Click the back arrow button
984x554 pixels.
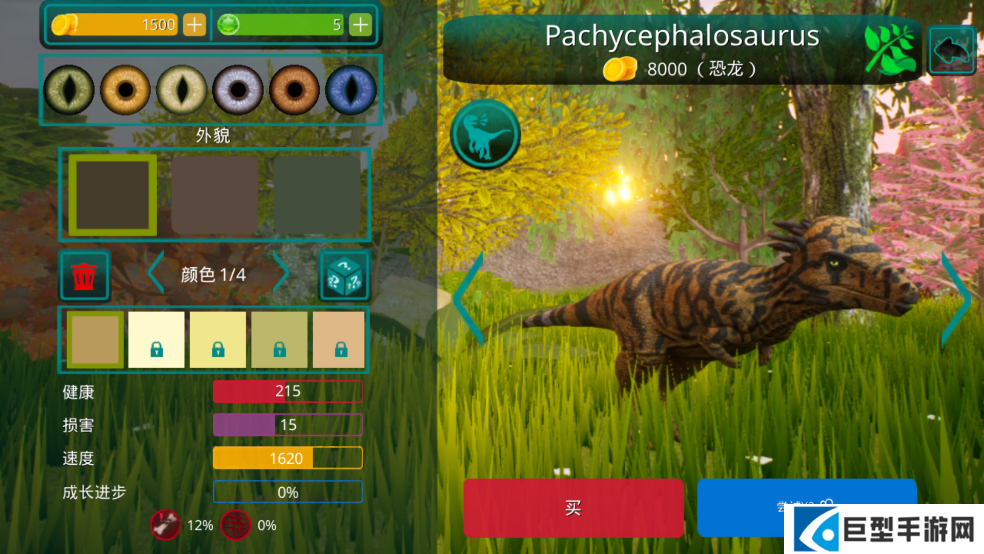coord(952,50)
